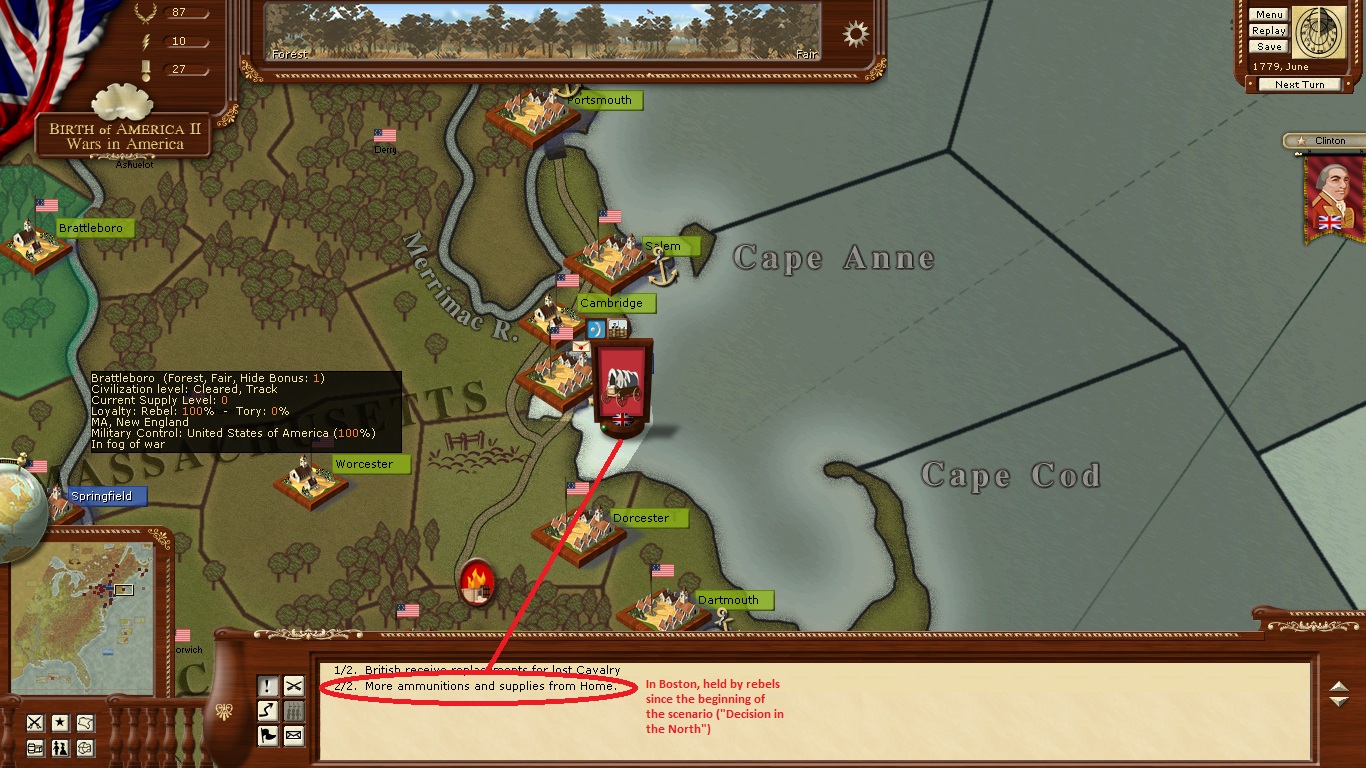Click Clinton's portrait banner

[x=1334, y=198]
